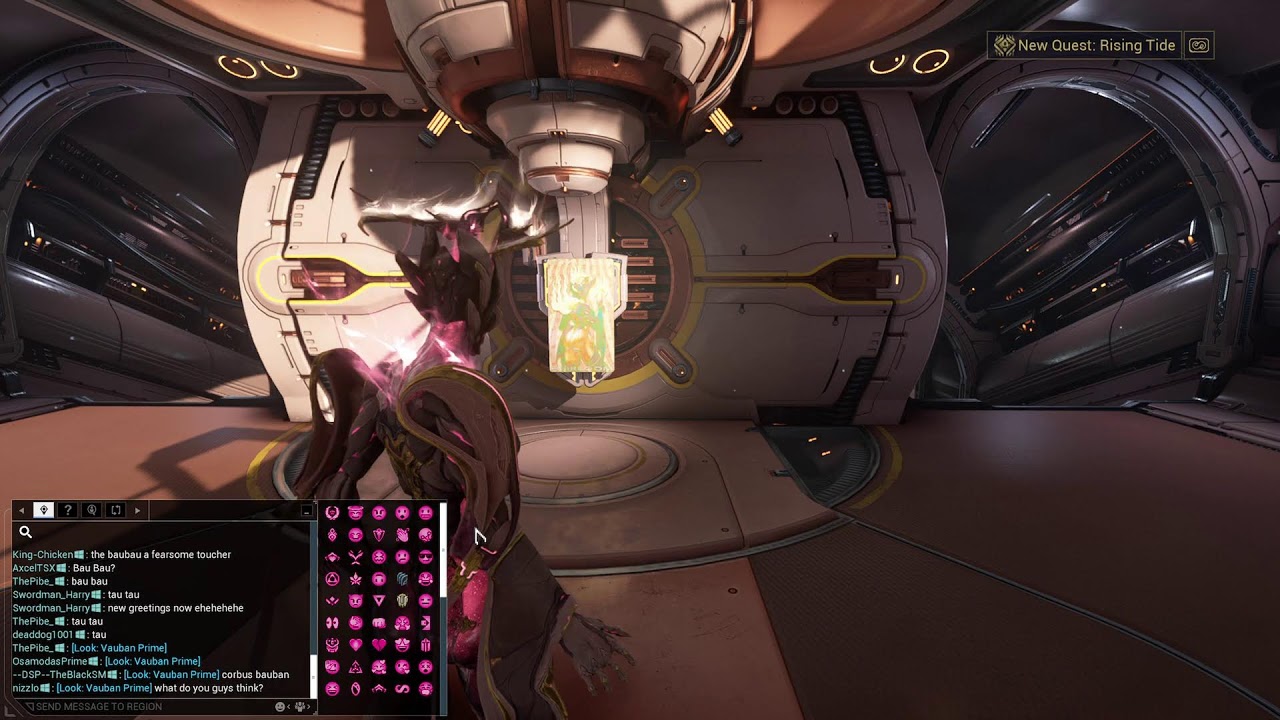Screen dimensions: 1280x720
Task: Open the question mark chat tab
Action: click(68, 510)
